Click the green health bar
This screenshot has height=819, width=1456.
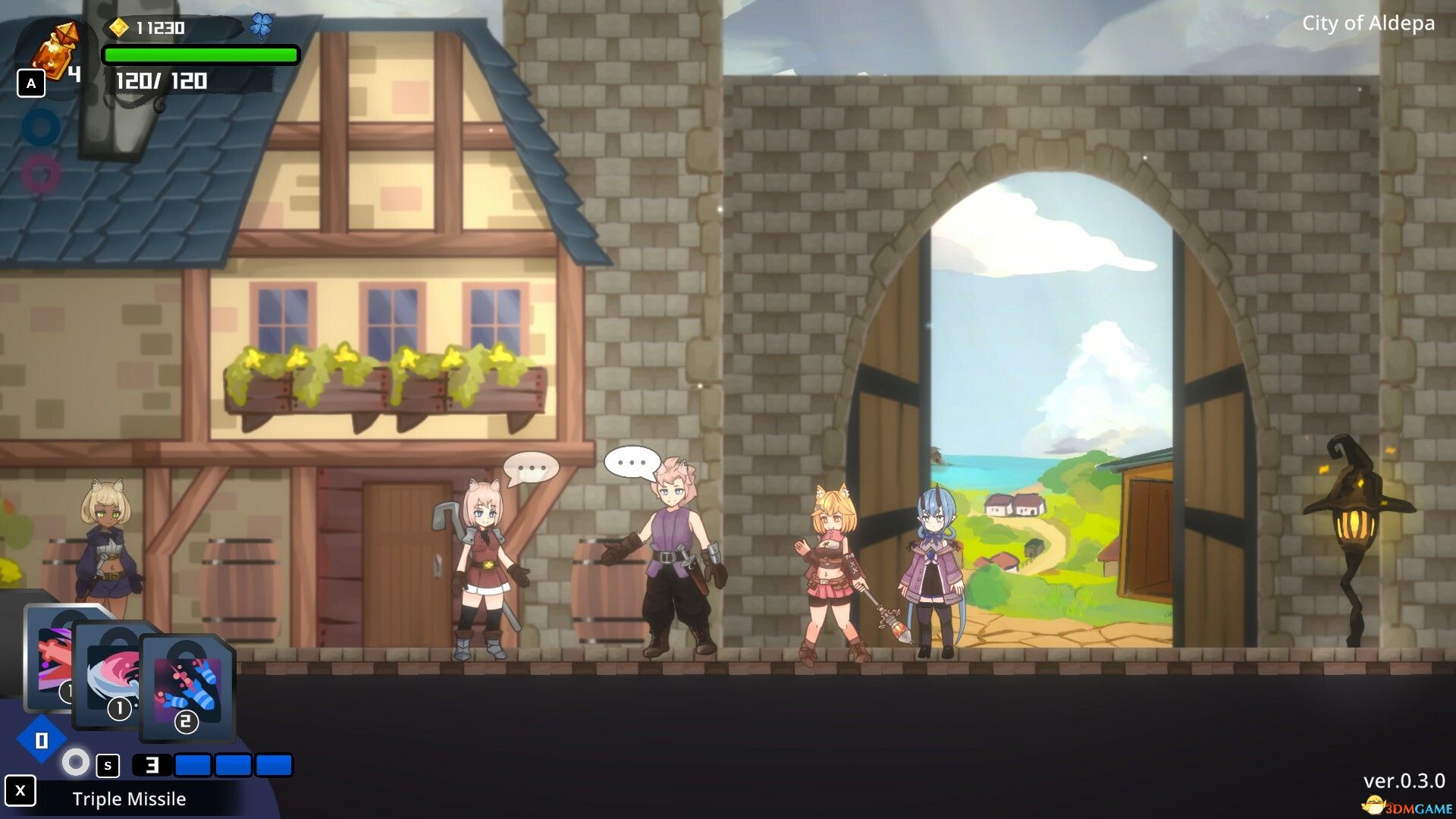coord(200,54)
